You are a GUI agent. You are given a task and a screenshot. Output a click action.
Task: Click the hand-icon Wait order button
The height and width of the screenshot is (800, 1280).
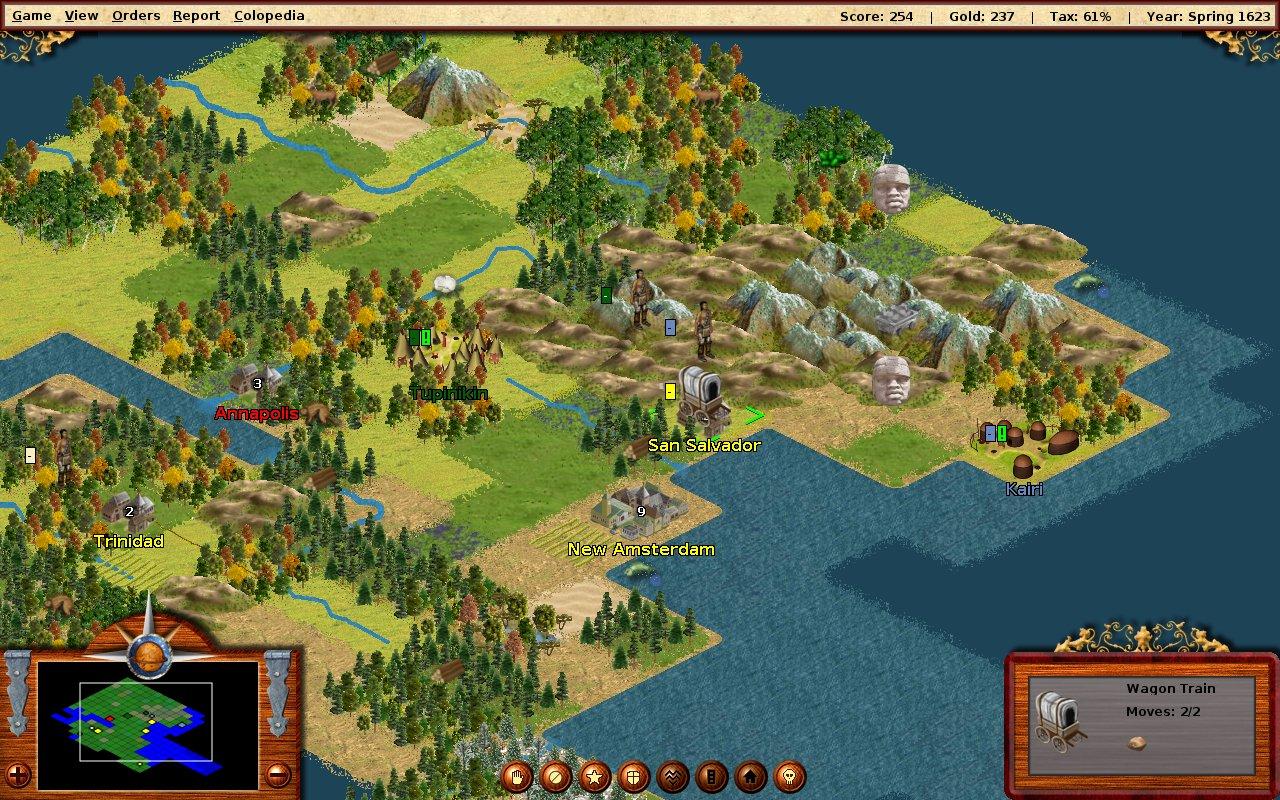tap(517, 776)
